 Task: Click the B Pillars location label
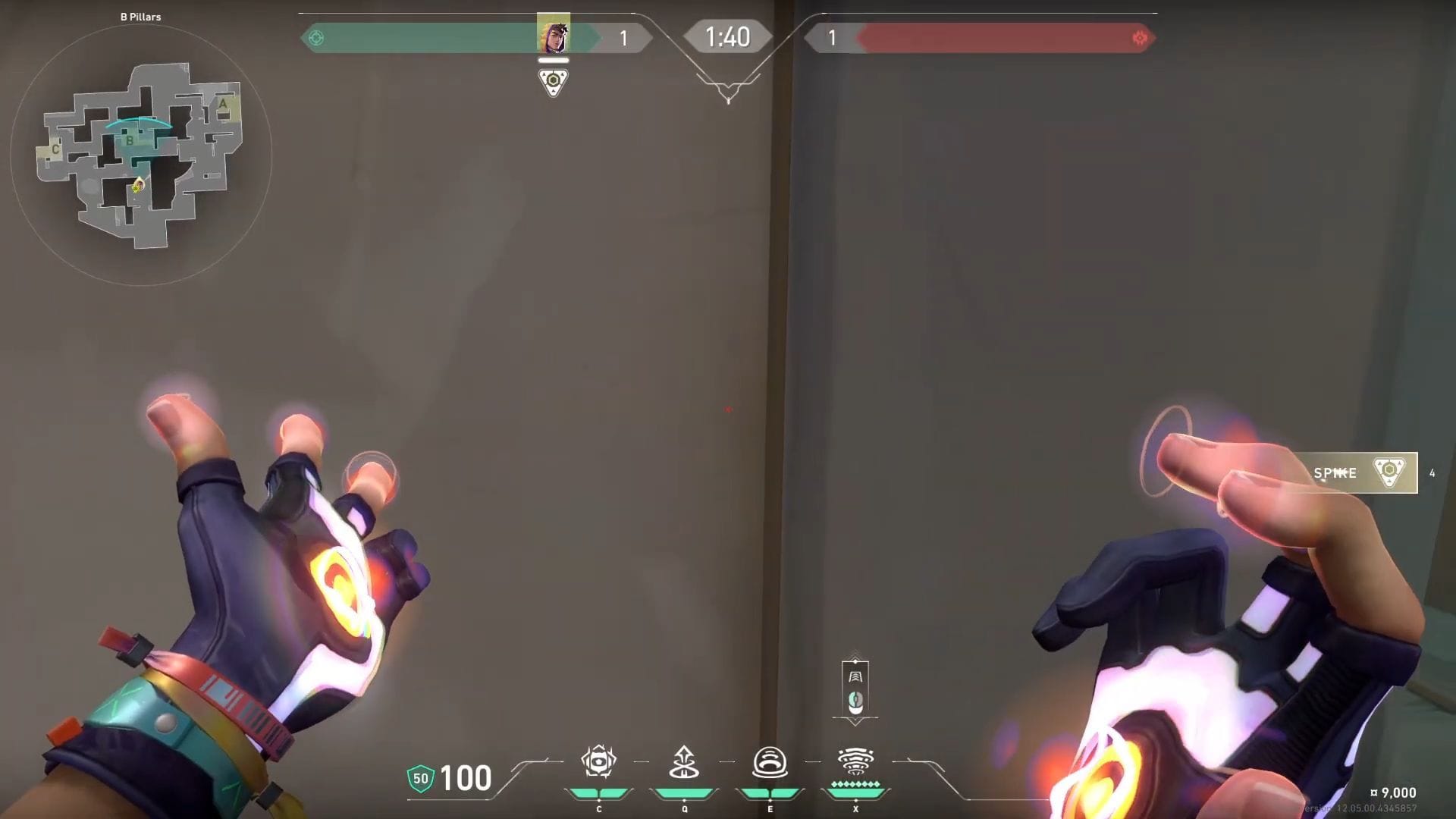140,16
